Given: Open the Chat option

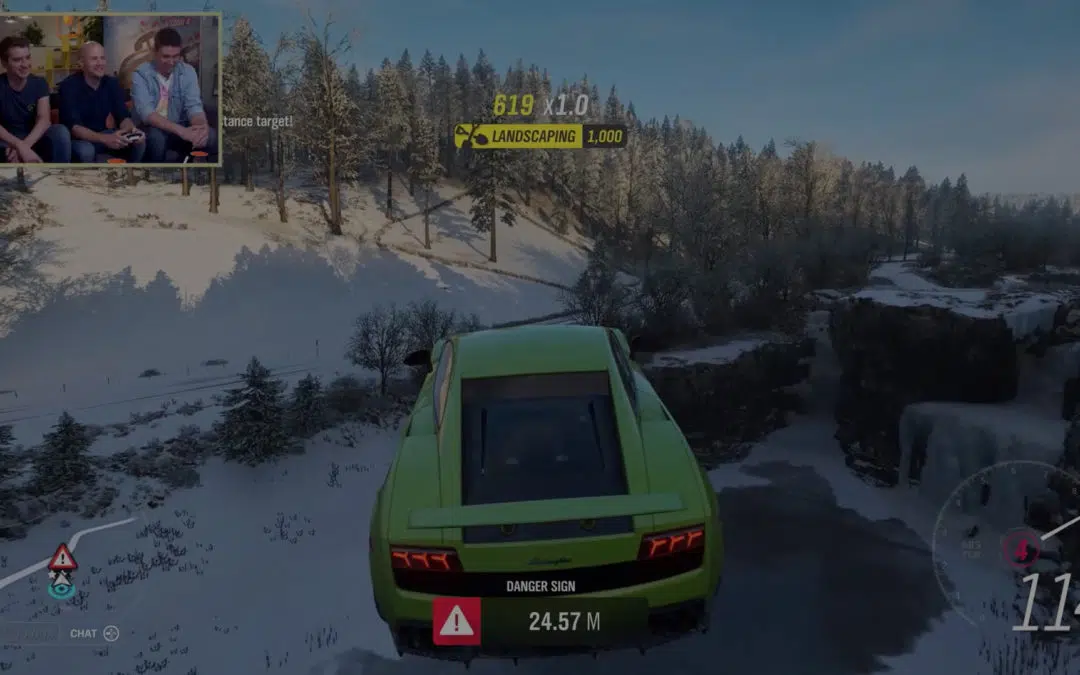Looking at the screenshot, I should 95,633.
